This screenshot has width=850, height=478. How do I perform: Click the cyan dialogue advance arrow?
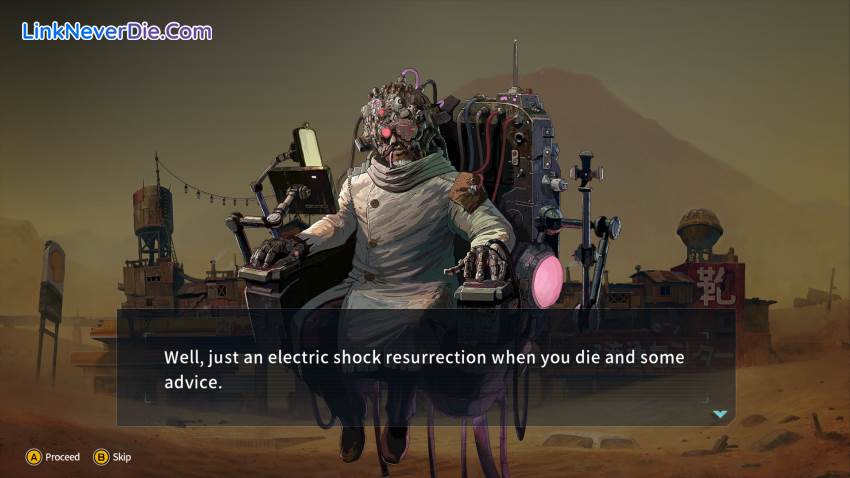719,413
